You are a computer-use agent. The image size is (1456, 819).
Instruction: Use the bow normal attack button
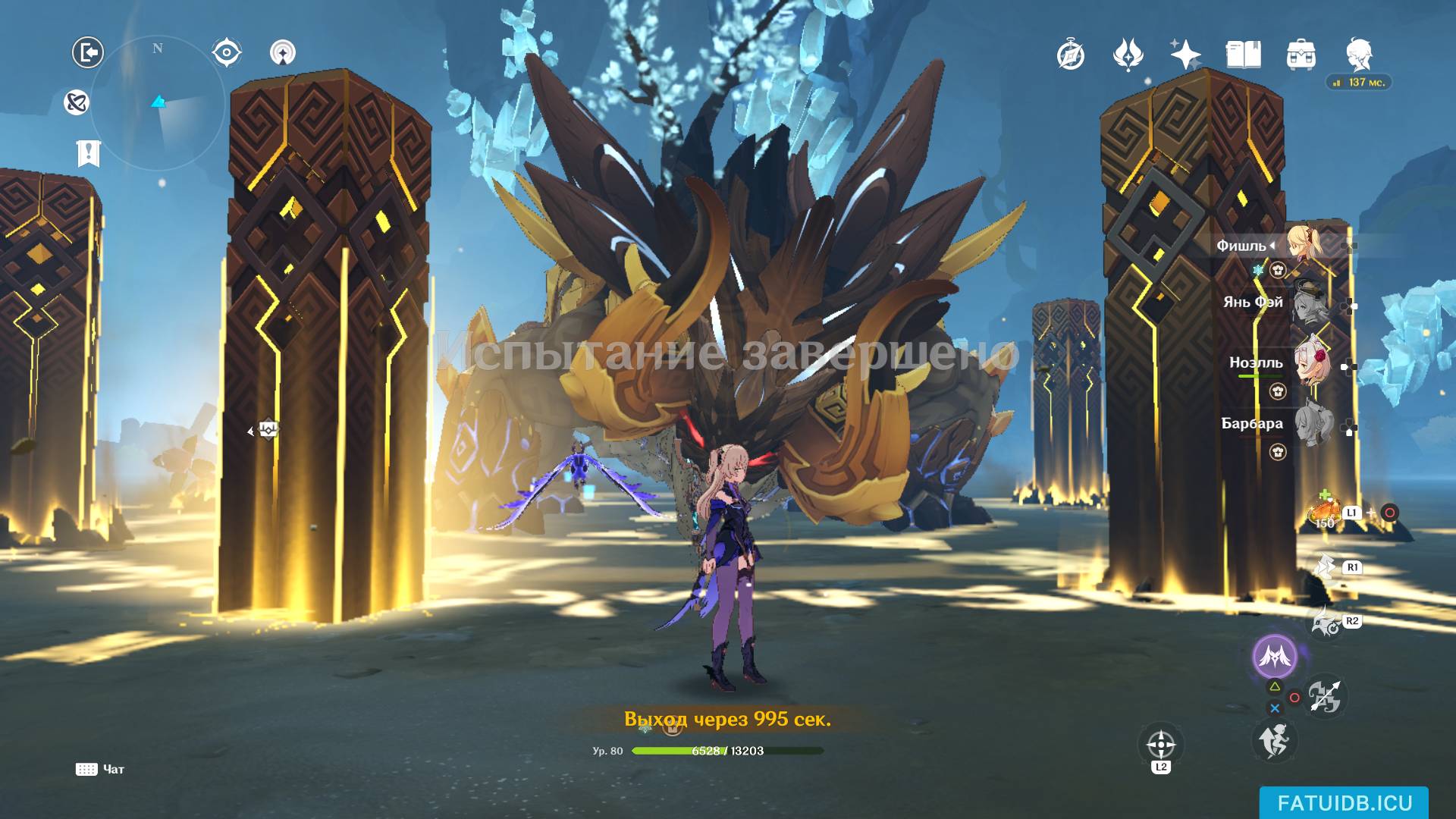coord(1324,696)
